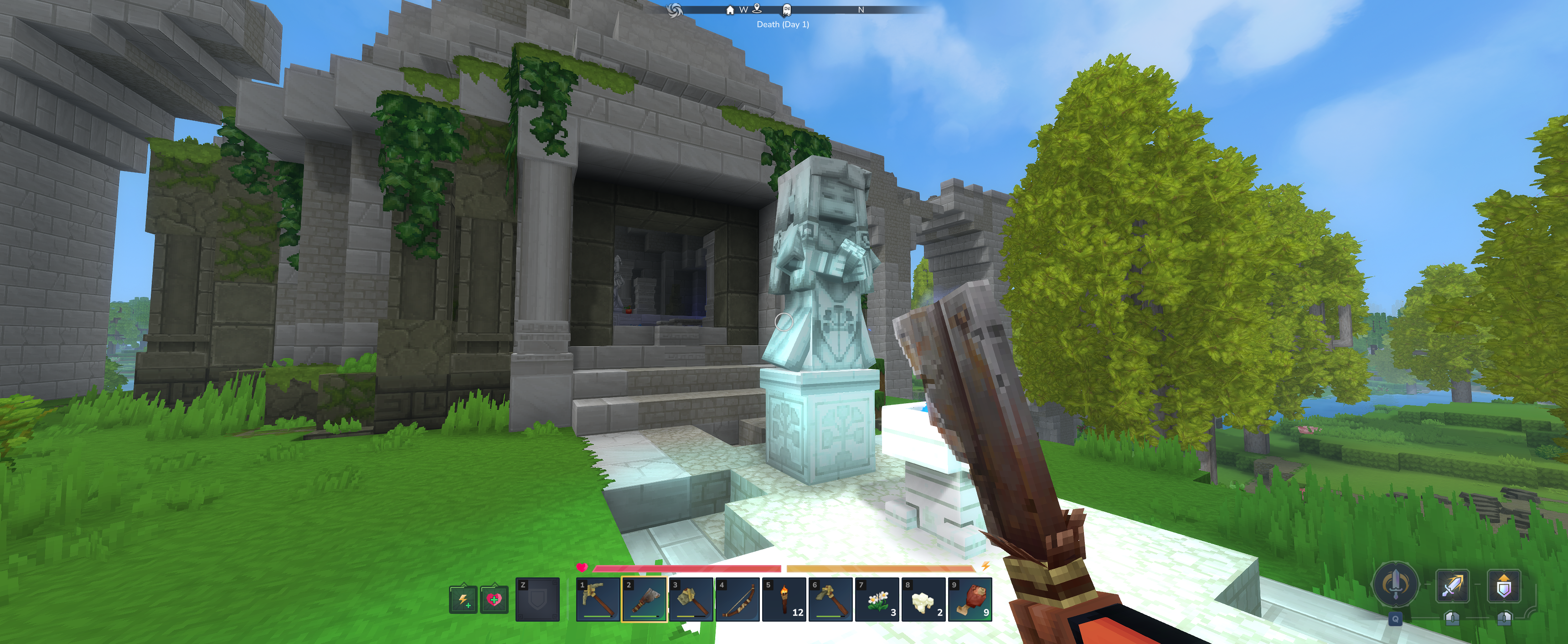Image resolution: width=1568 pixels, height=644 pixels.
Task: Equip the bow from hotbar slot 4
Action: coord(738,599)
